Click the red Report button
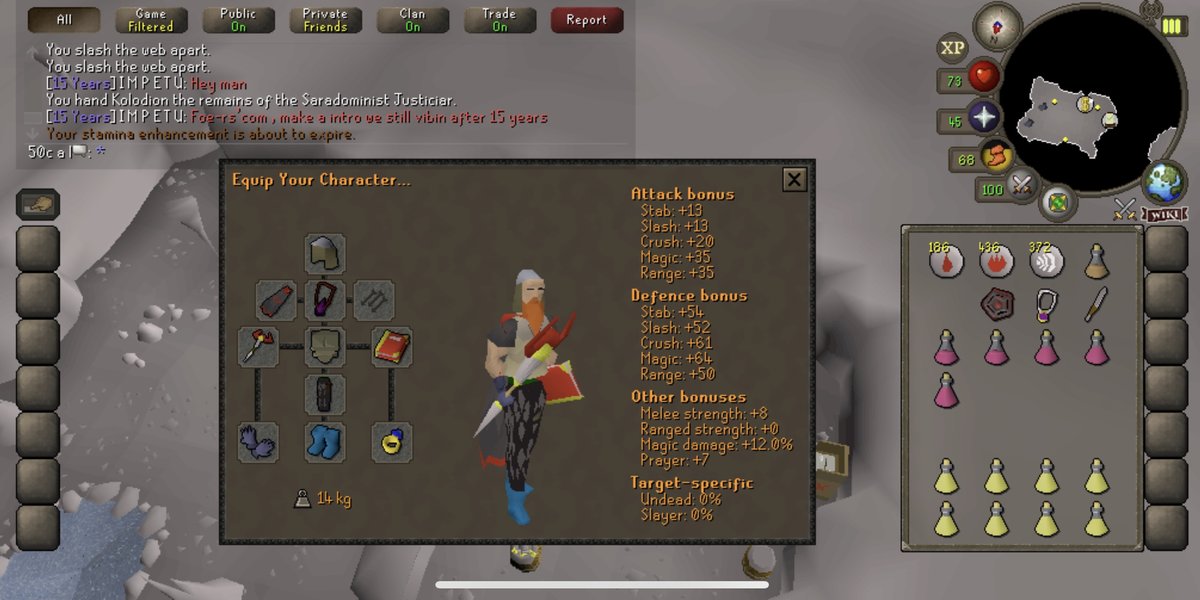1200x600 pixels. 586,20
